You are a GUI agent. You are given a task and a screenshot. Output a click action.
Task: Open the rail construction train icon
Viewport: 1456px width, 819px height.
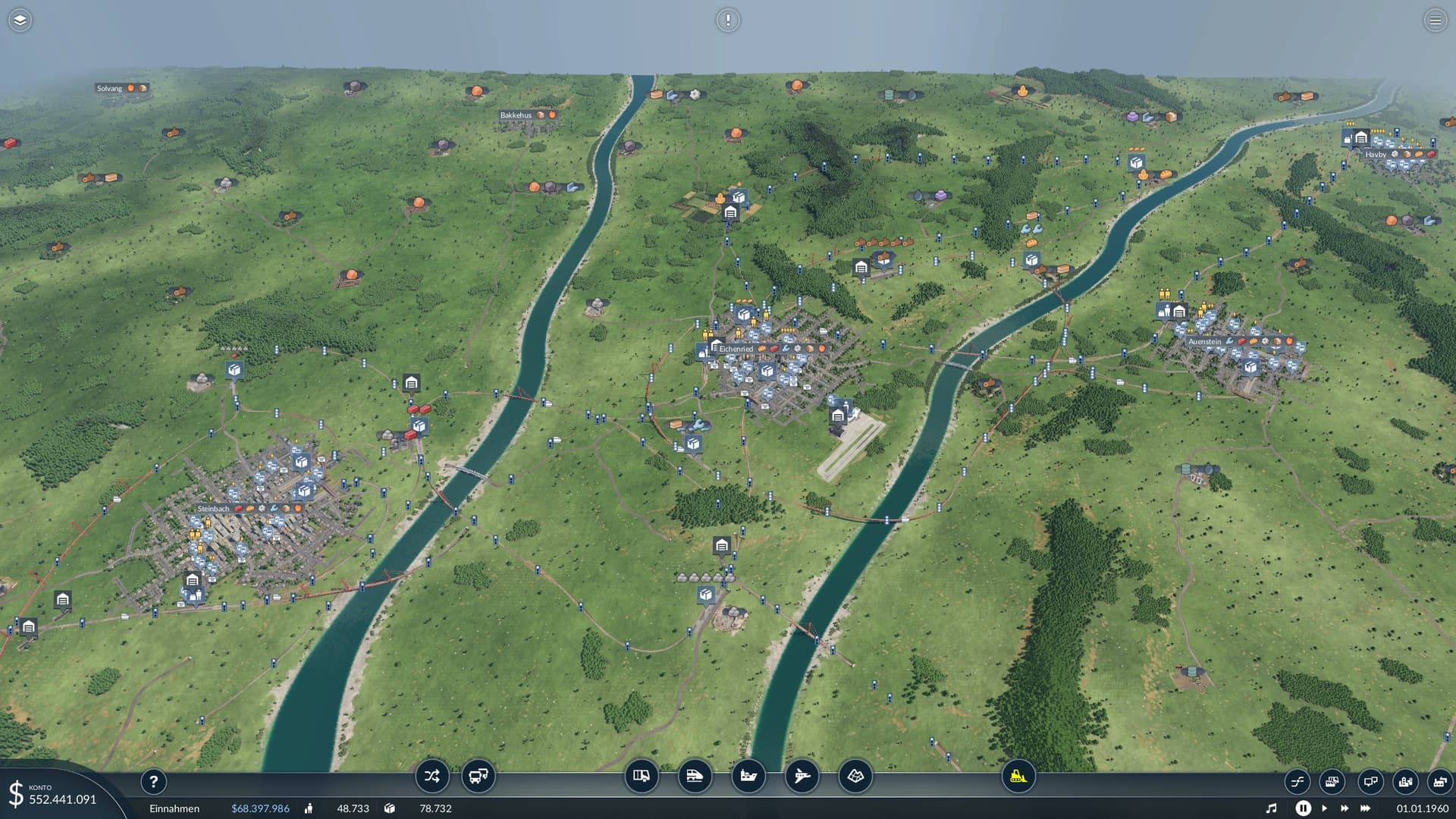click(x=695, y=776)
